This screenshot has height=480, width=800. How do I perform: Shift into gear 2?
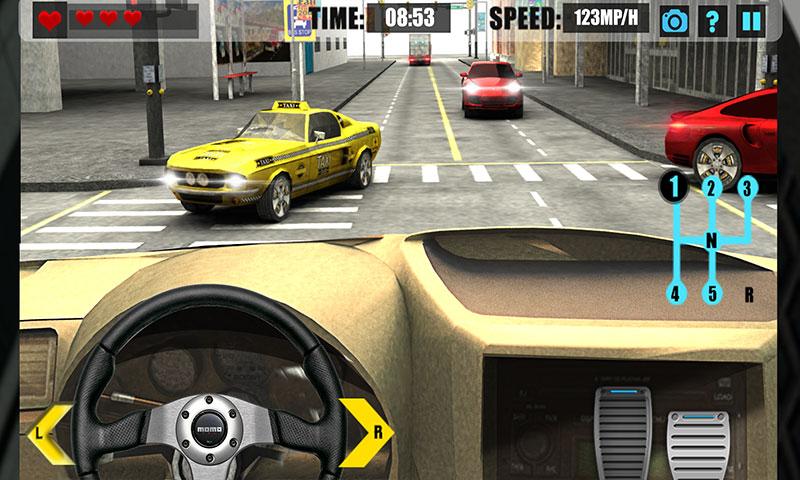click(x=711, y=186)
